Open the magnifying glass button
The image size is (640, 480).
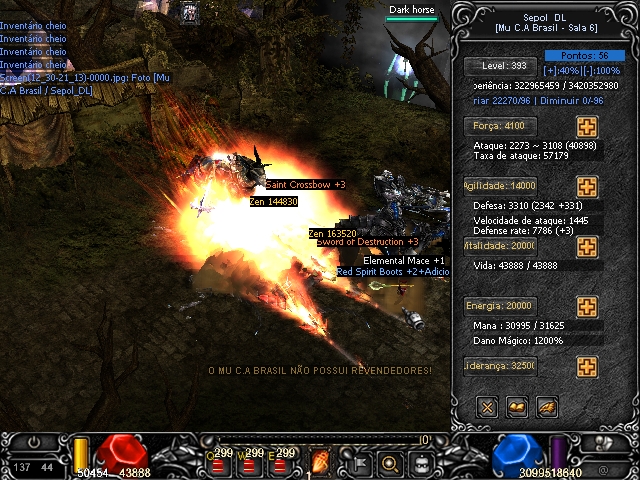pyautogui.click(x=390, y=462)
